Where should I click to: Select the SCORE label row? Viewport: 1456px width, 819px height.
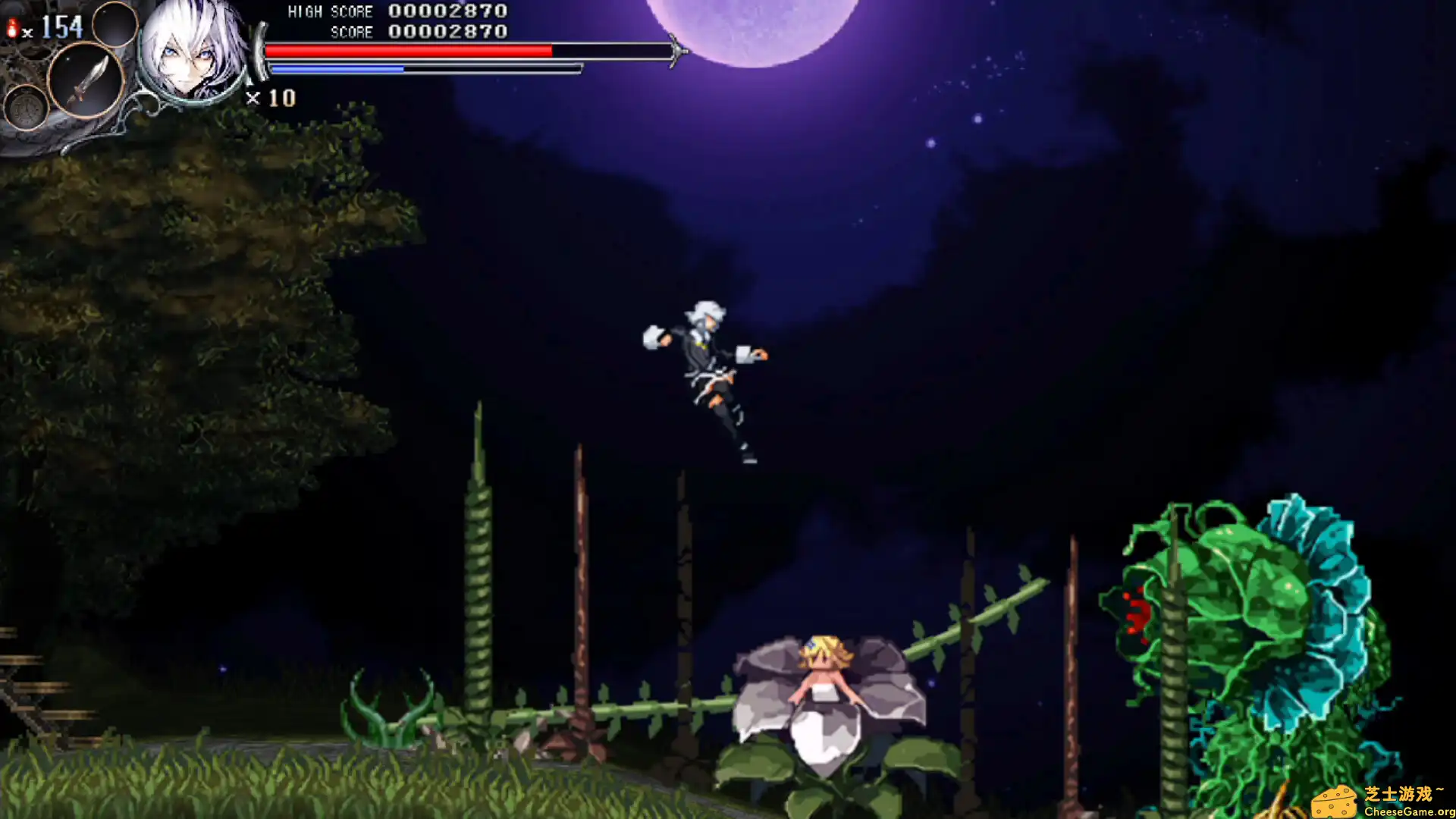pos(351,32)
